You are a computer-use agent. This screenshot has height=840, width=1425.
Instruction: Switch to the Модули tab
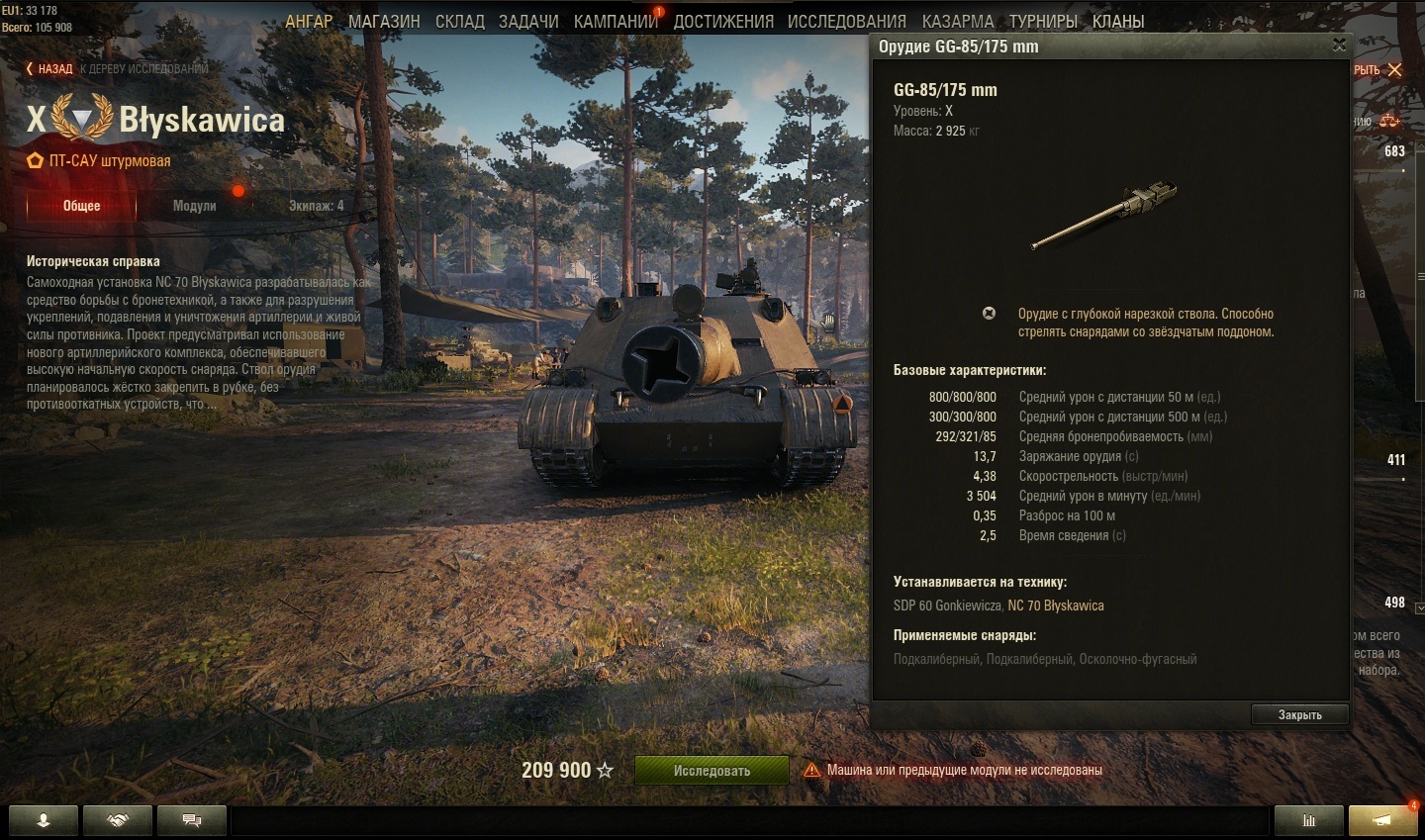(194, 206)
